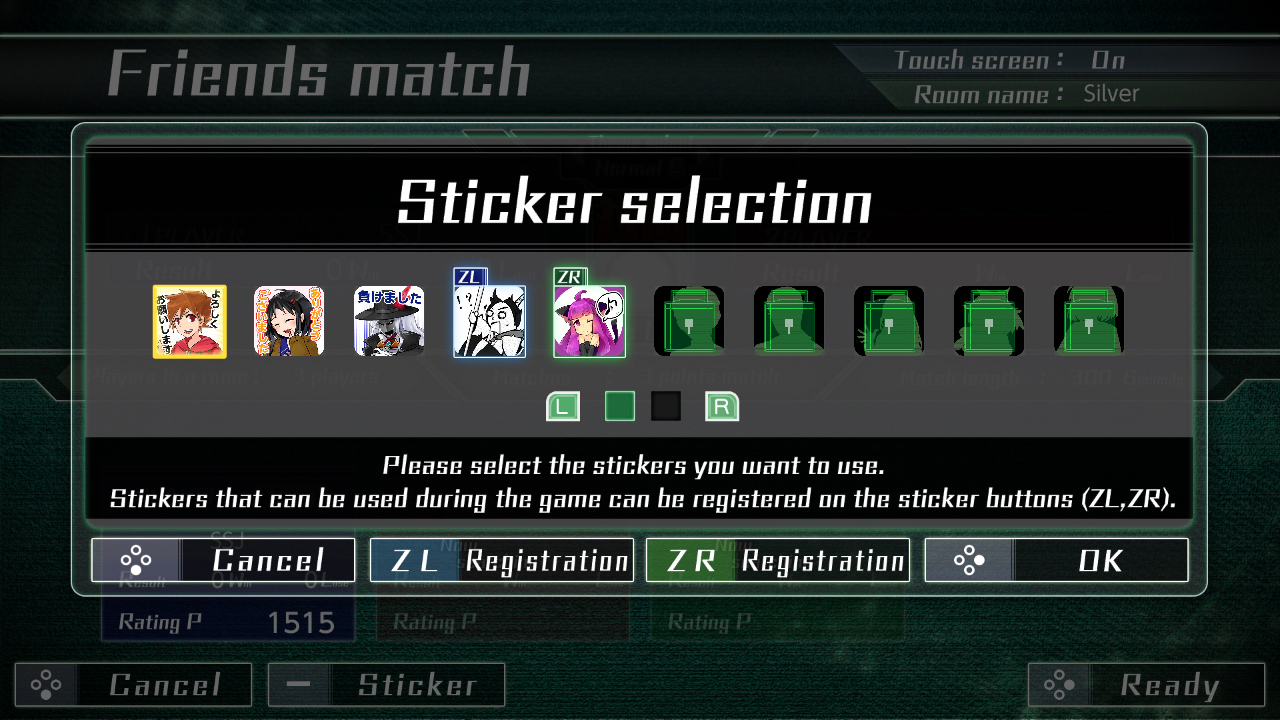This screenshot has height=720, width=1280.
Task: Confirm sticker selection with OK
Action: [x=1056, y=560]
